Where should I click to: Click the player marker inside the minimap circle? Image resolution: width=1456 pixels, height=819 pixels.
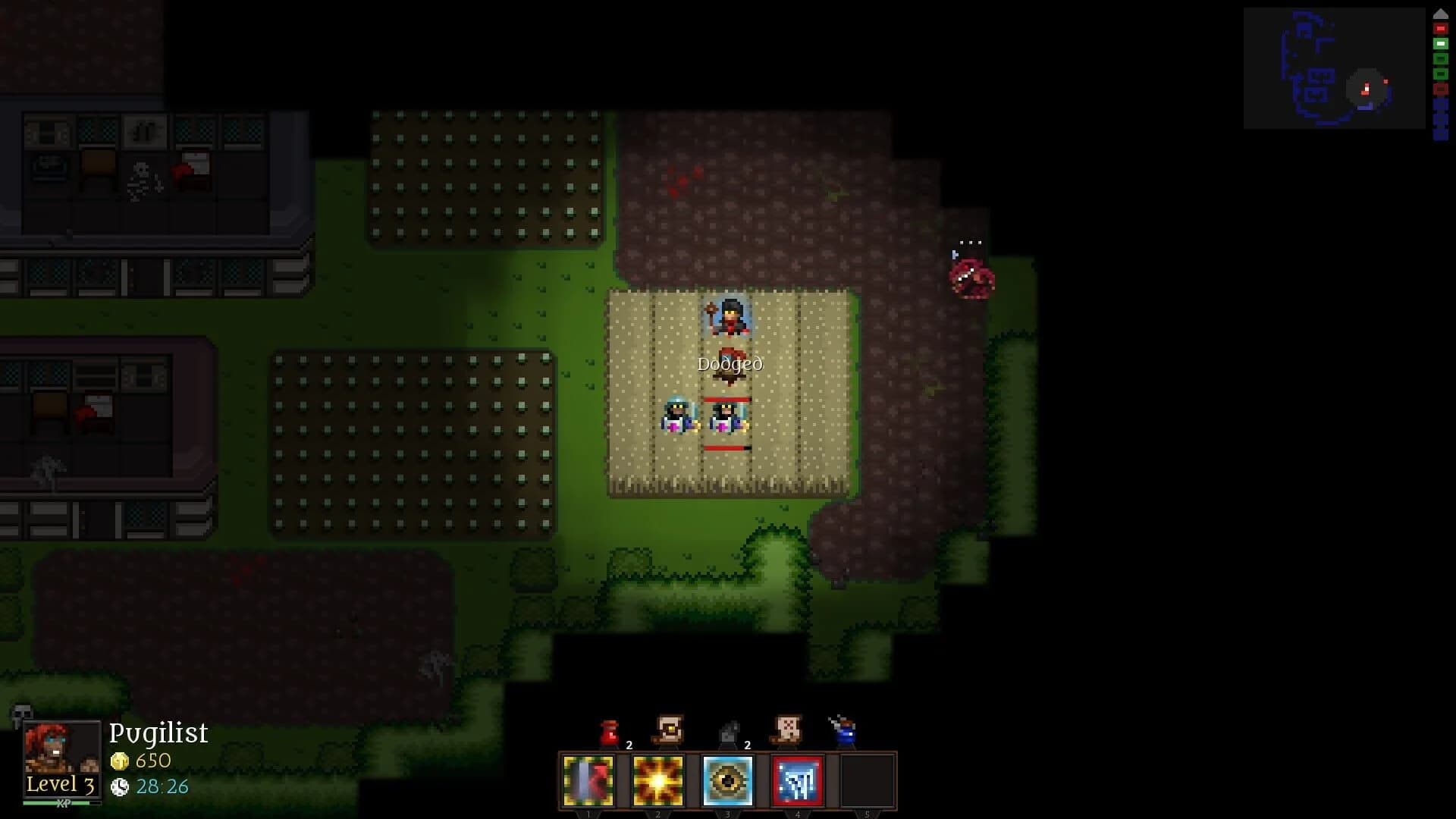pos(1365,87)
